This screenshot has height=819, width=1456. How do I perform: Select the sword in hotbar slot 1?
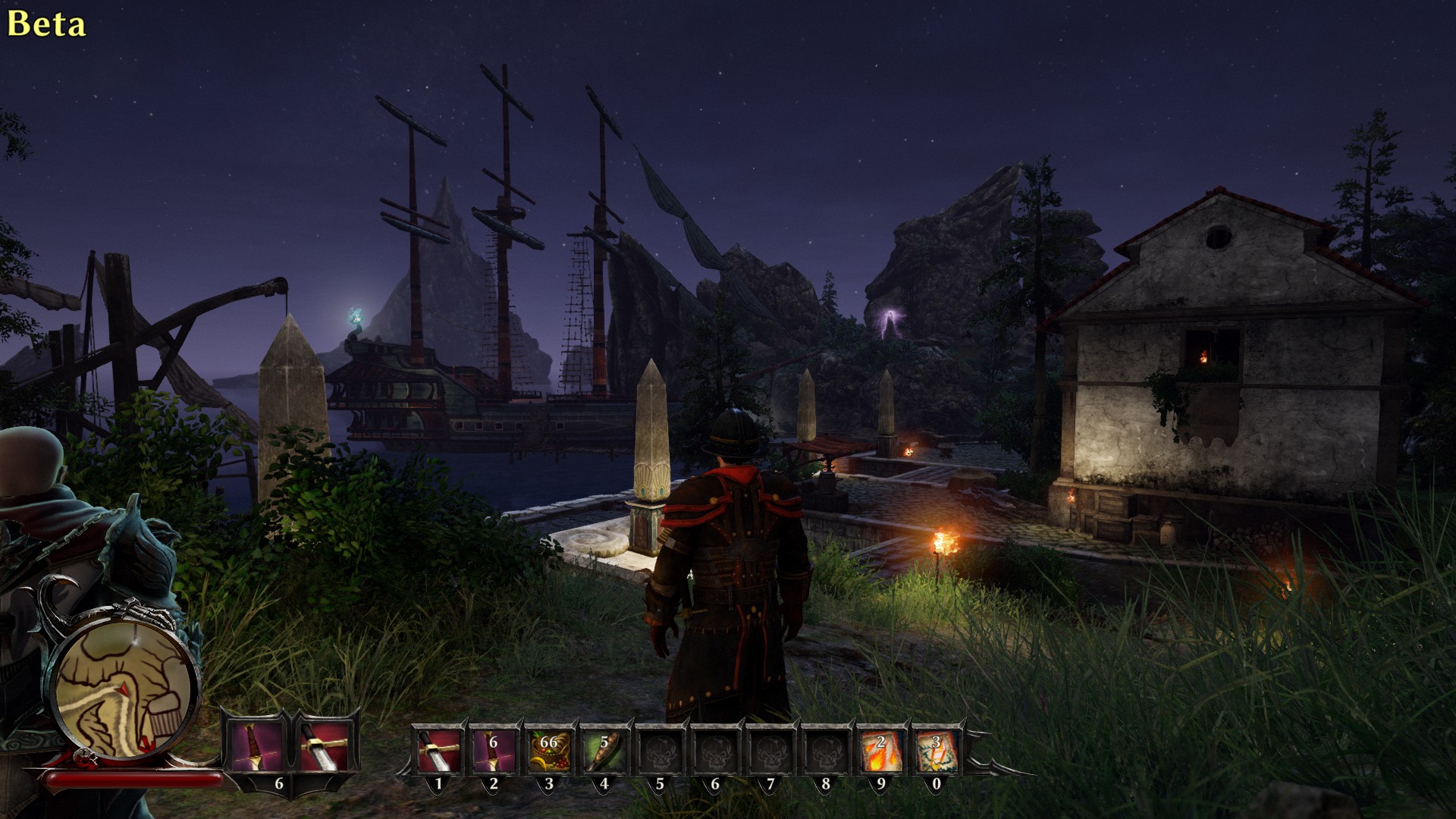point(438,751)
